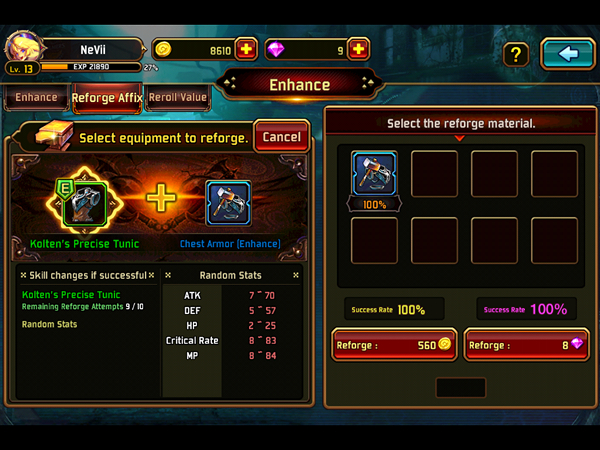Select the hammer reforge material at 100%
This screenshot has height=450, width=600.
pyautogui.click(x=374, y=174)
